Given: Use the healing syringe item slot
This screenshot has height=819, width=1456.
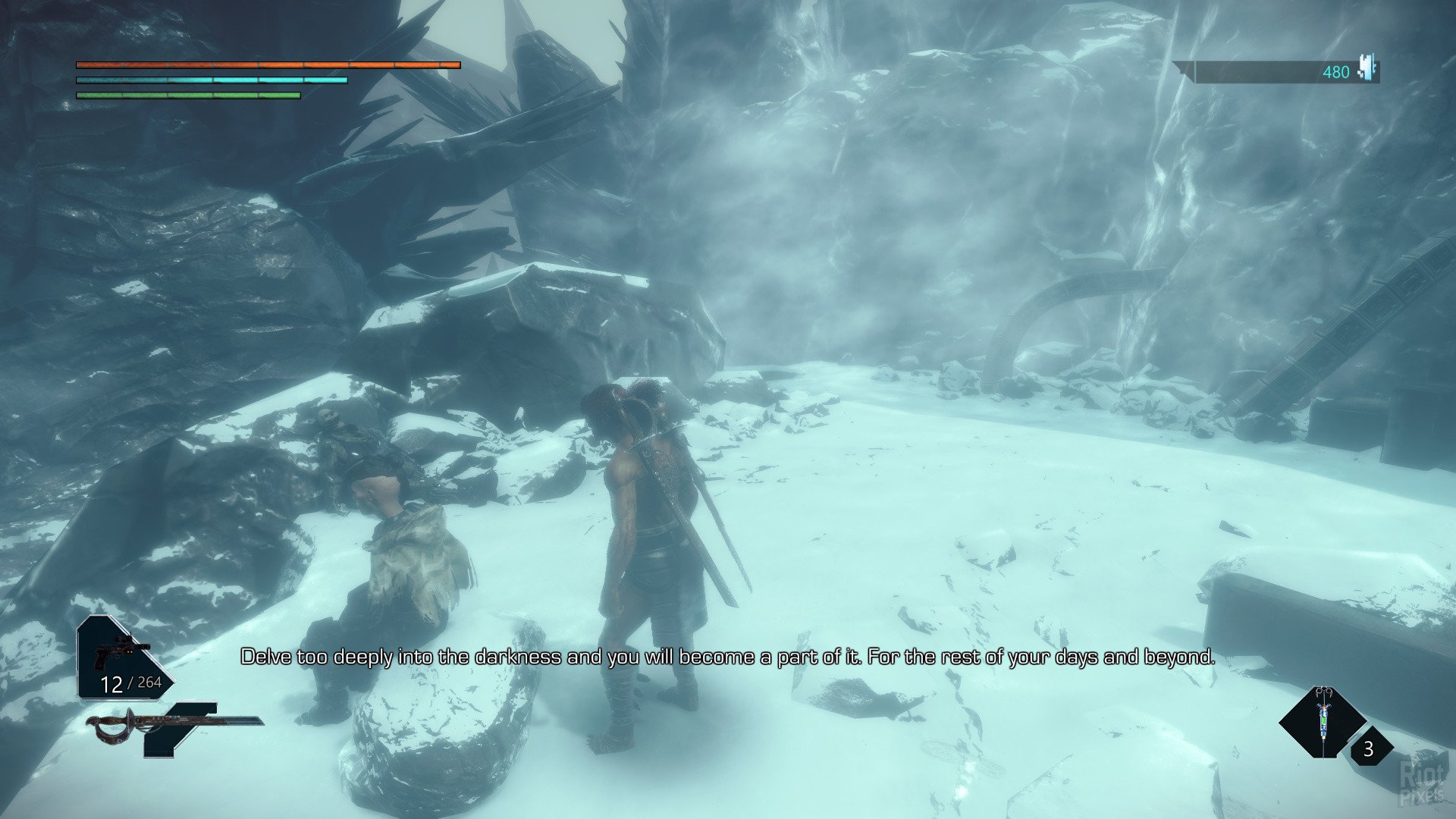Looking at the screenshot, I should tap(1323, 722).
